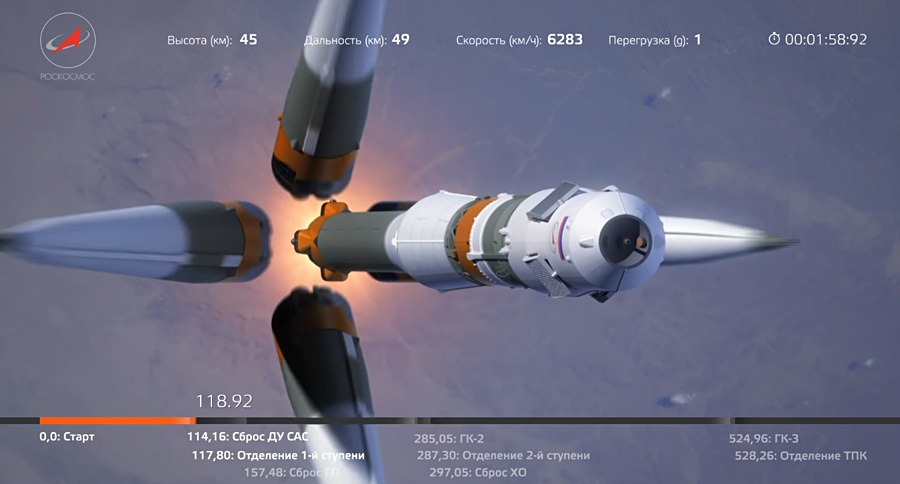This screenshot has width=900, height=484.
Task: Select the "285,05: ГК-2" timeline event
Action: click(x=449, y=438)
